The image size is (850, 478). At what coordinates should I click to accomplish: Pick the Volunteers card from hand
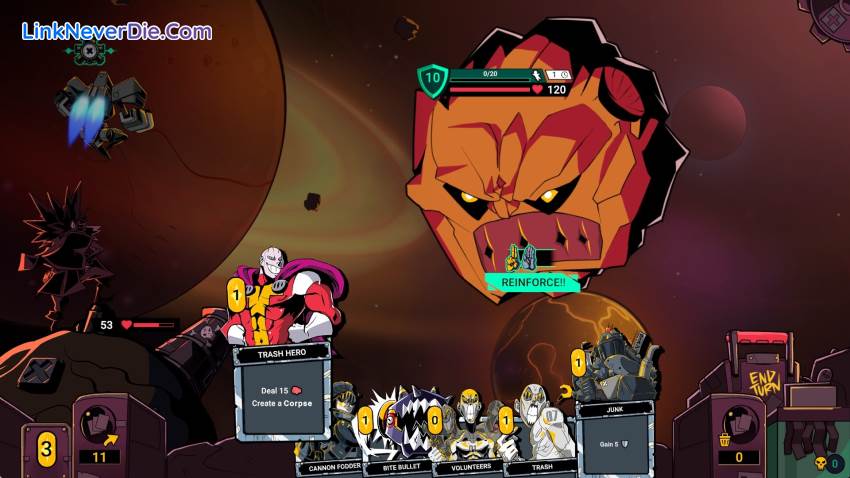465,430
